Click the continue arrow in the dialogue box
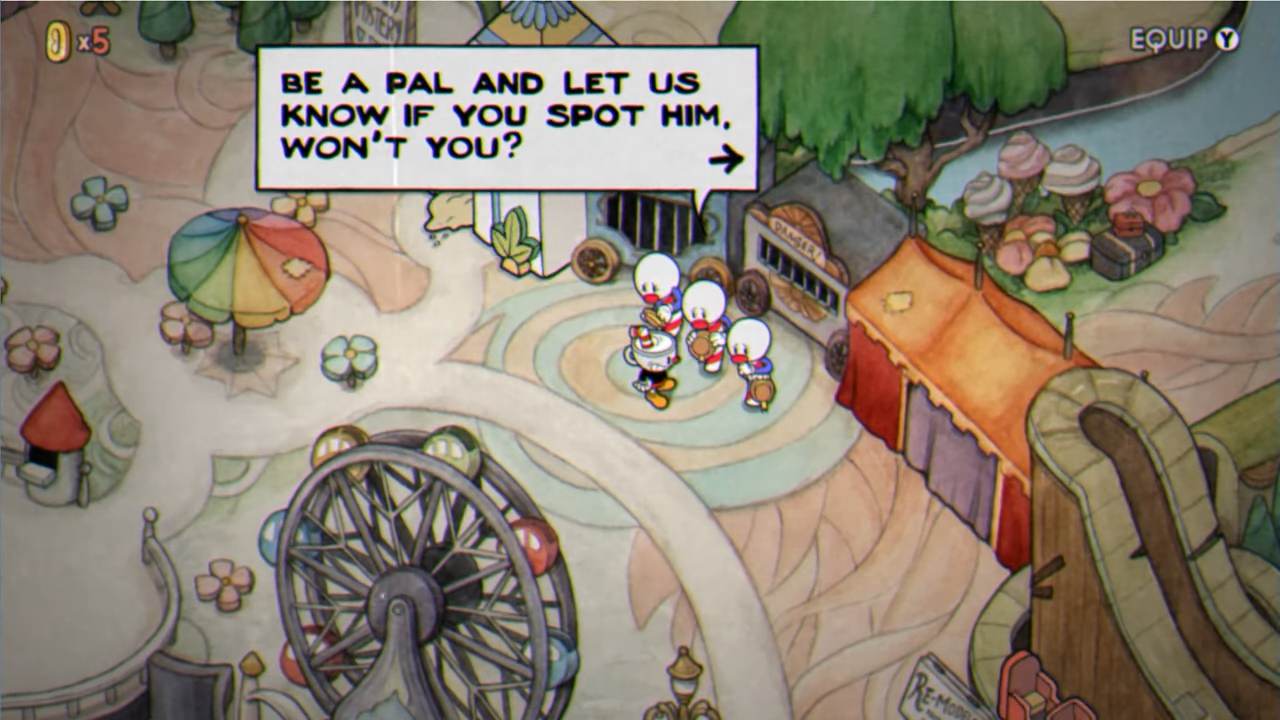This screenshot has width=1280, height=720. (x=729, y=159)
